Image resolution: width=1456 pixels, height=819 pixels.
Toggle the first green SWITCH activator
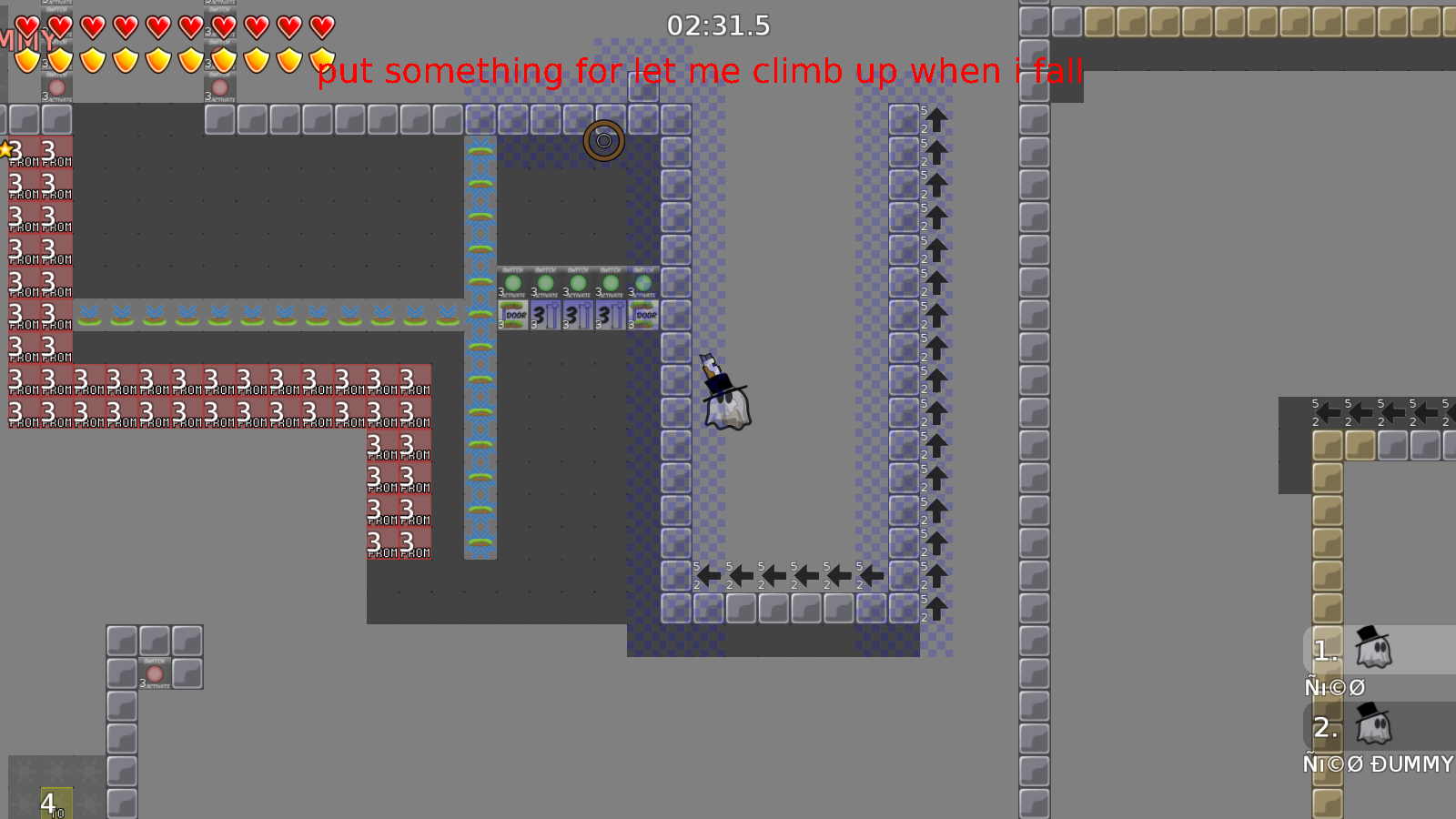point(514,284)
